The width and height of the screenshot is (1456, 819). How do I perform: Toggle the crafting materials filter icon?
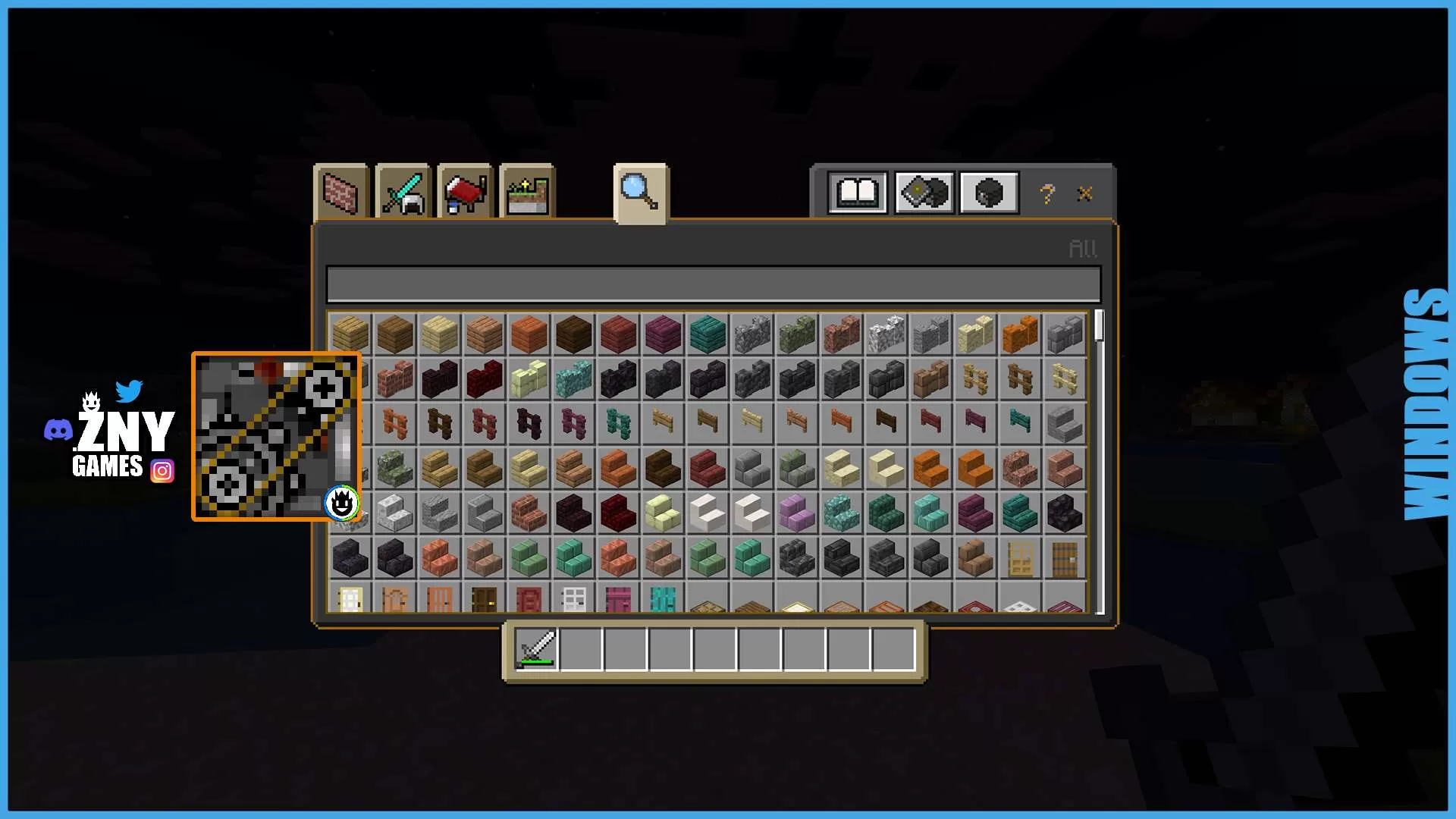[x=924, y=193]
